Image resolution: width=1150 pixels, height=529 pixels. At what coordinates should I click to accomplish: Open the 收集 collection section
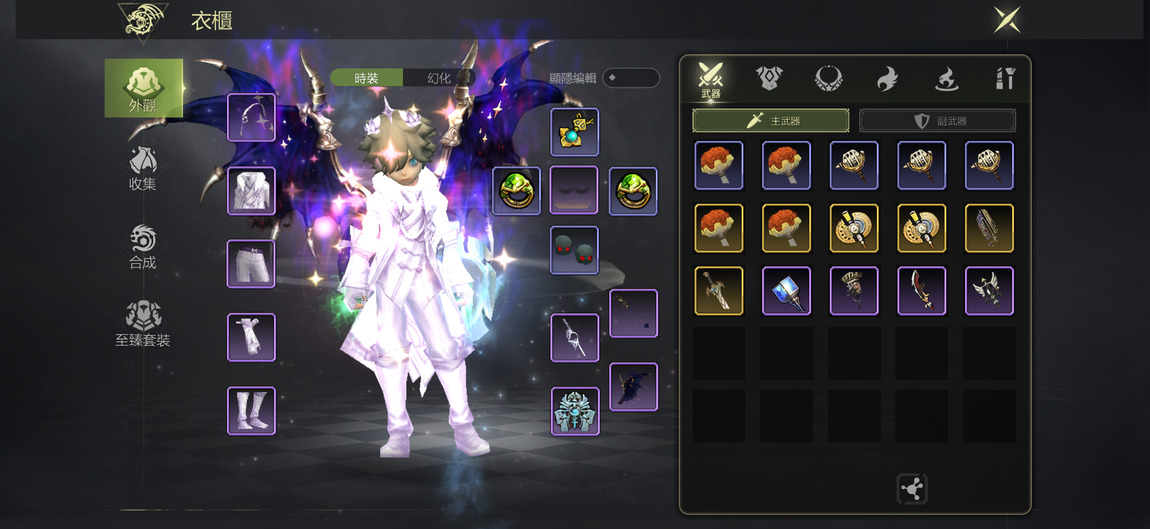[143, 168]
